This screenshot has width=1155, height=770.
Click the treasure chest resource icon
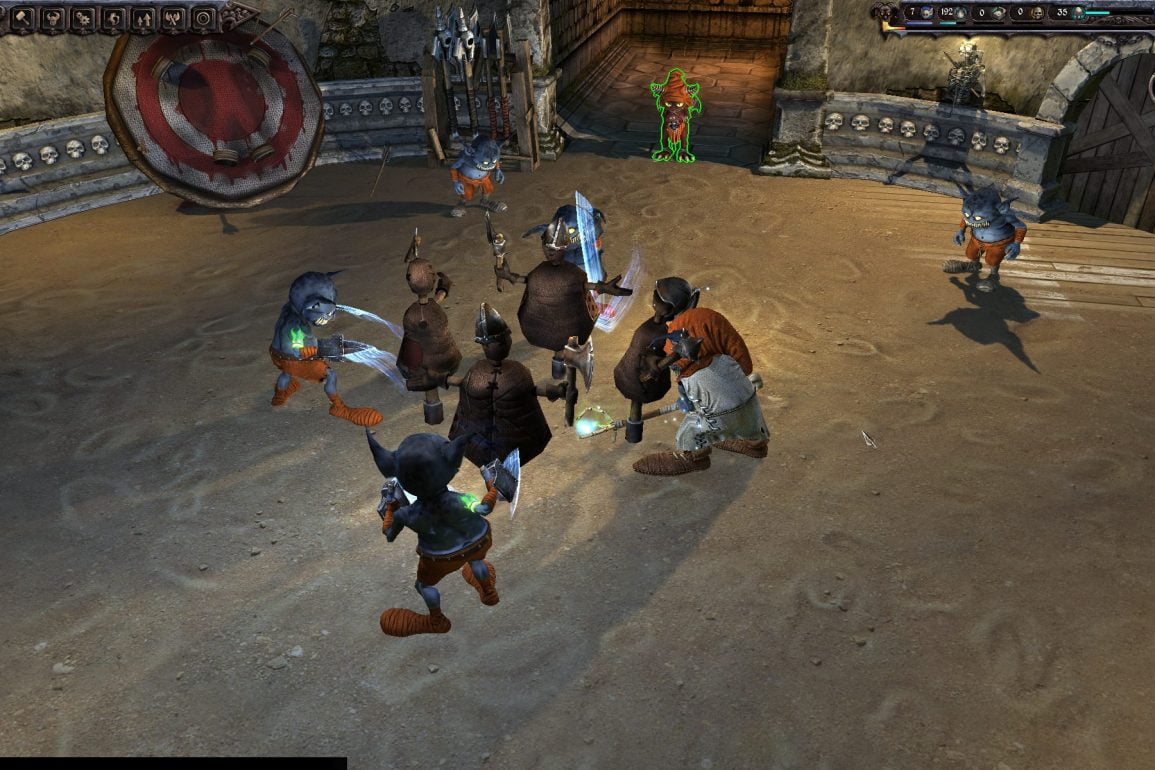pos(997,13)
